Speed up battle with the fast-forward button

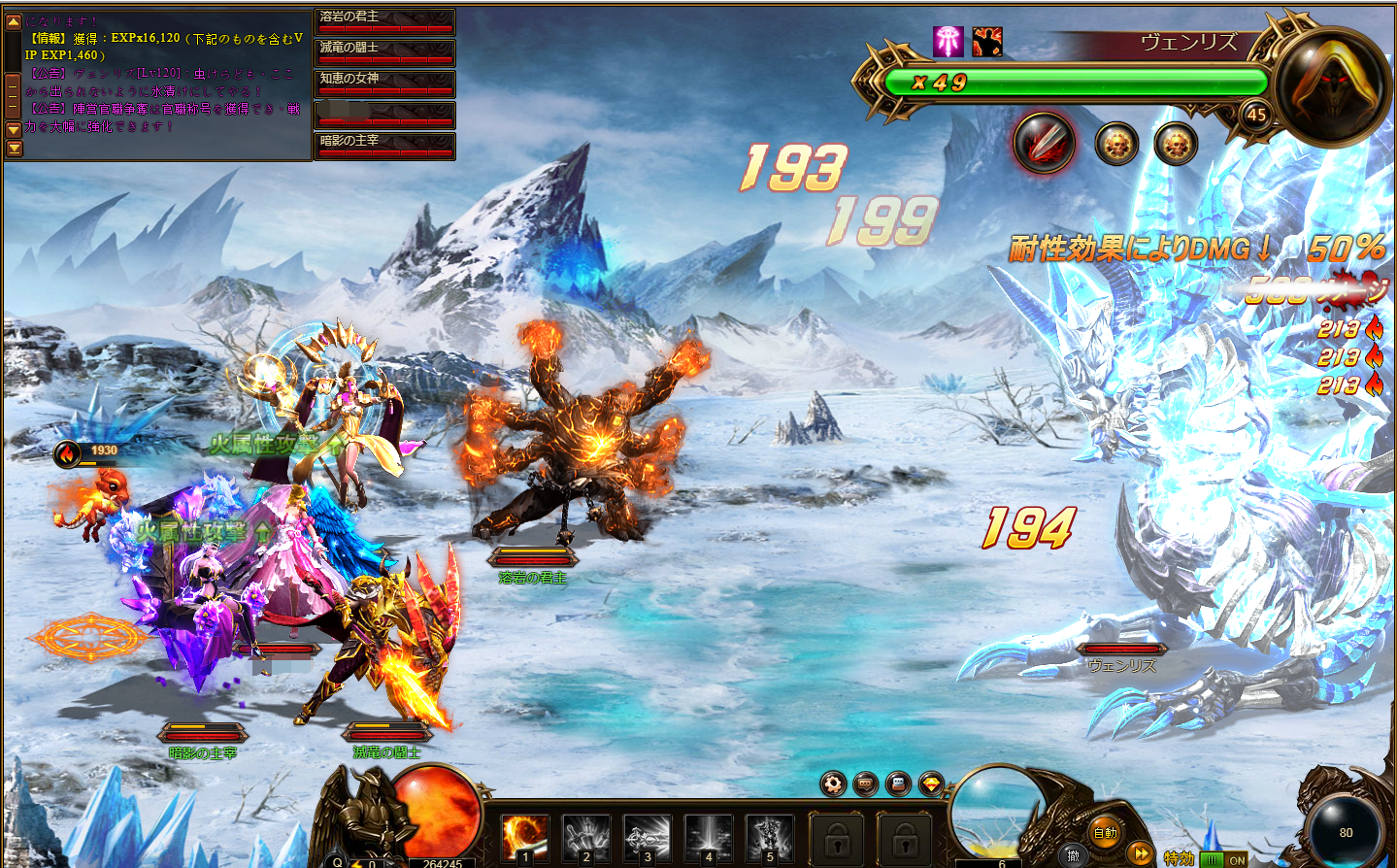point(1142,854)
